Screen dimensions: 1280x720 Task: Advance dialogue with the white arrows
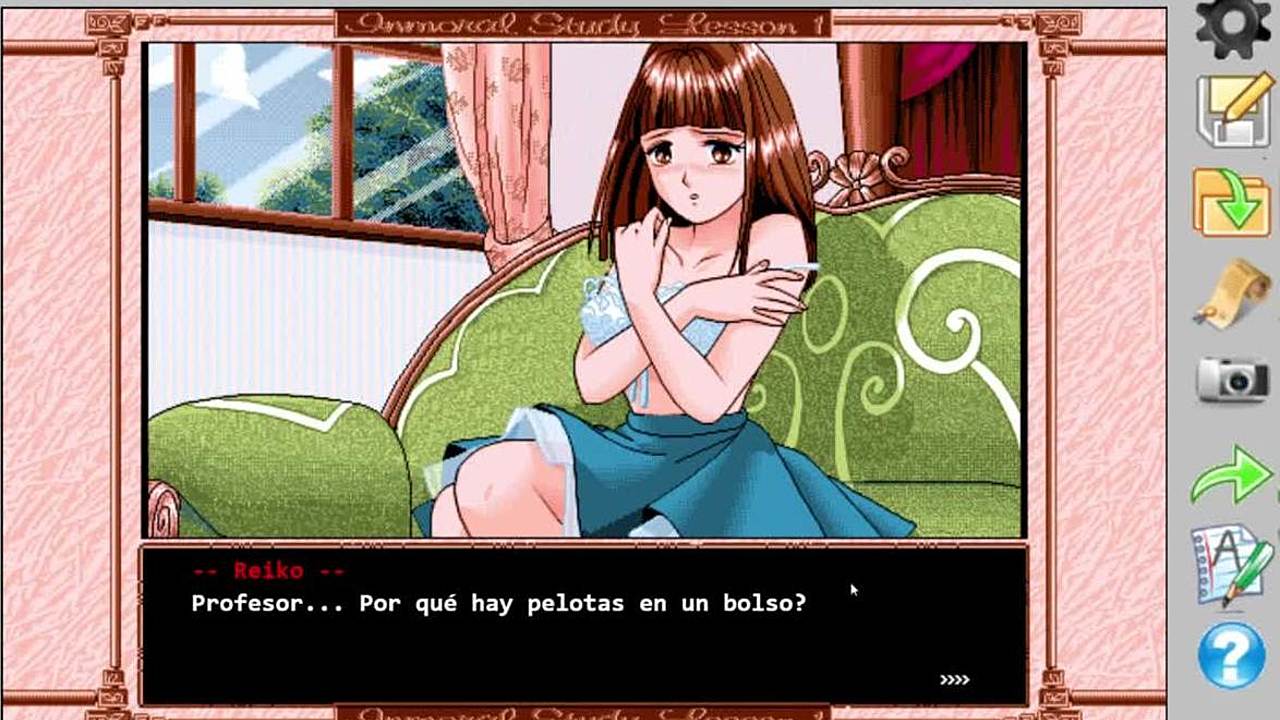(954, 680)
